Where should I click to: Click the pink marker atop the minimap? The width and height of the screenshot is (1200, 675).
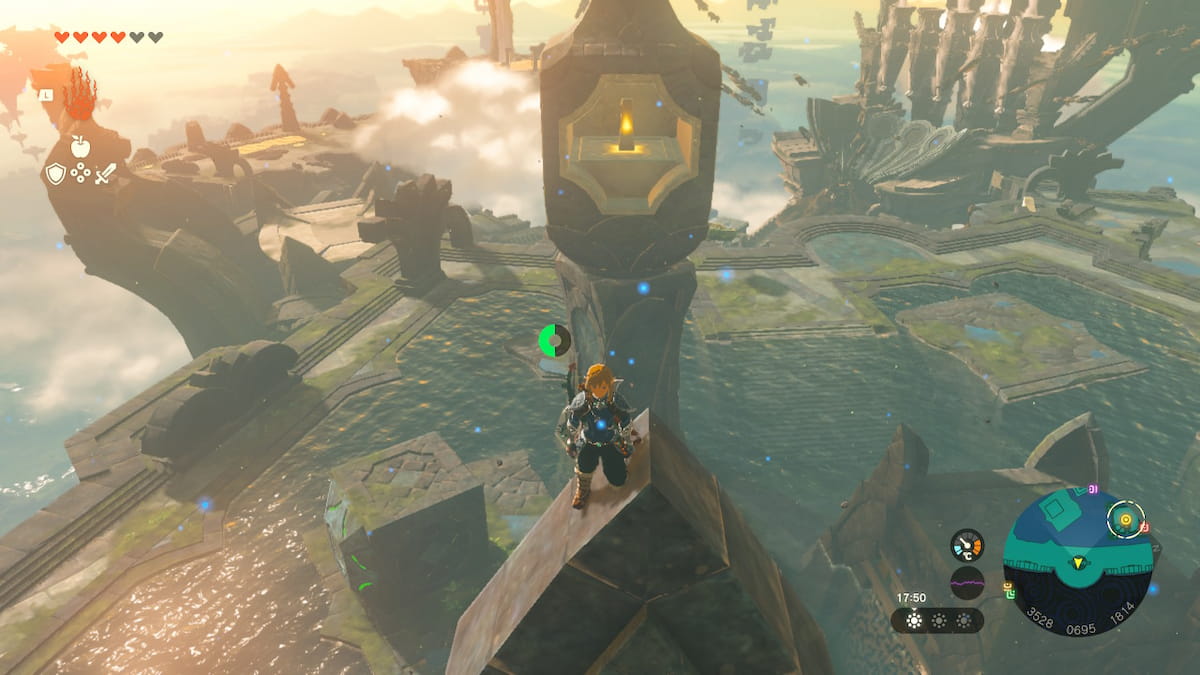tap(1094, 488)
